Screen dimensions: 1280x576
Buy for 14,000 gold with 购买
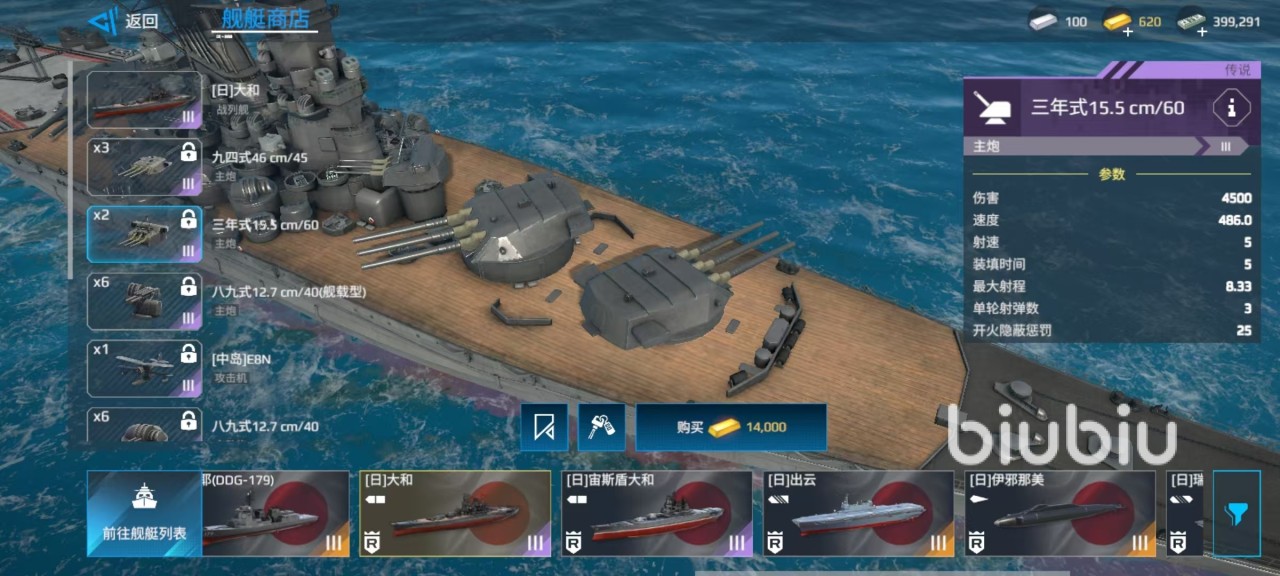[731, 427]
